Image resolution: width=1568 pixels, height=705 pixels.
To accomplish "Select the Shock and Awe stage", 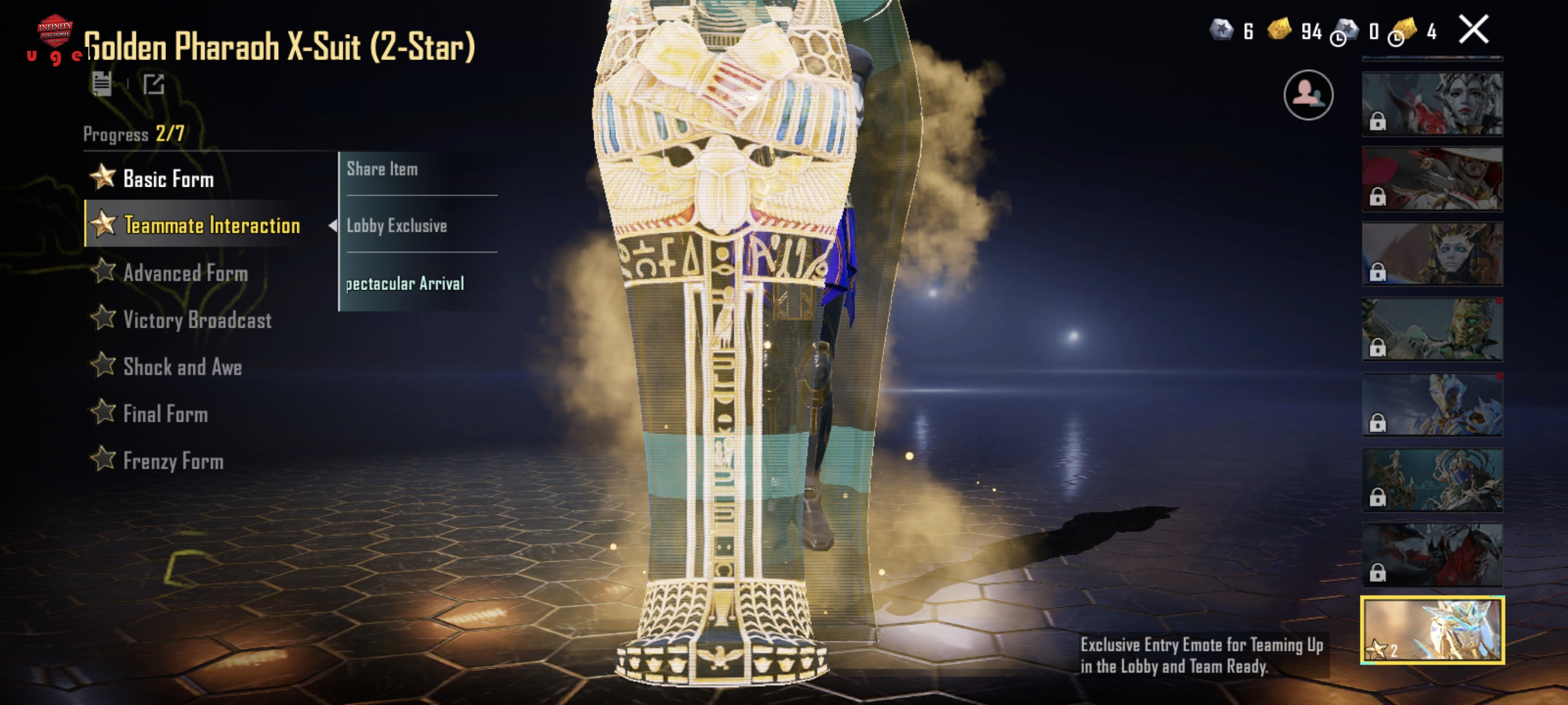I will [182, 367].
